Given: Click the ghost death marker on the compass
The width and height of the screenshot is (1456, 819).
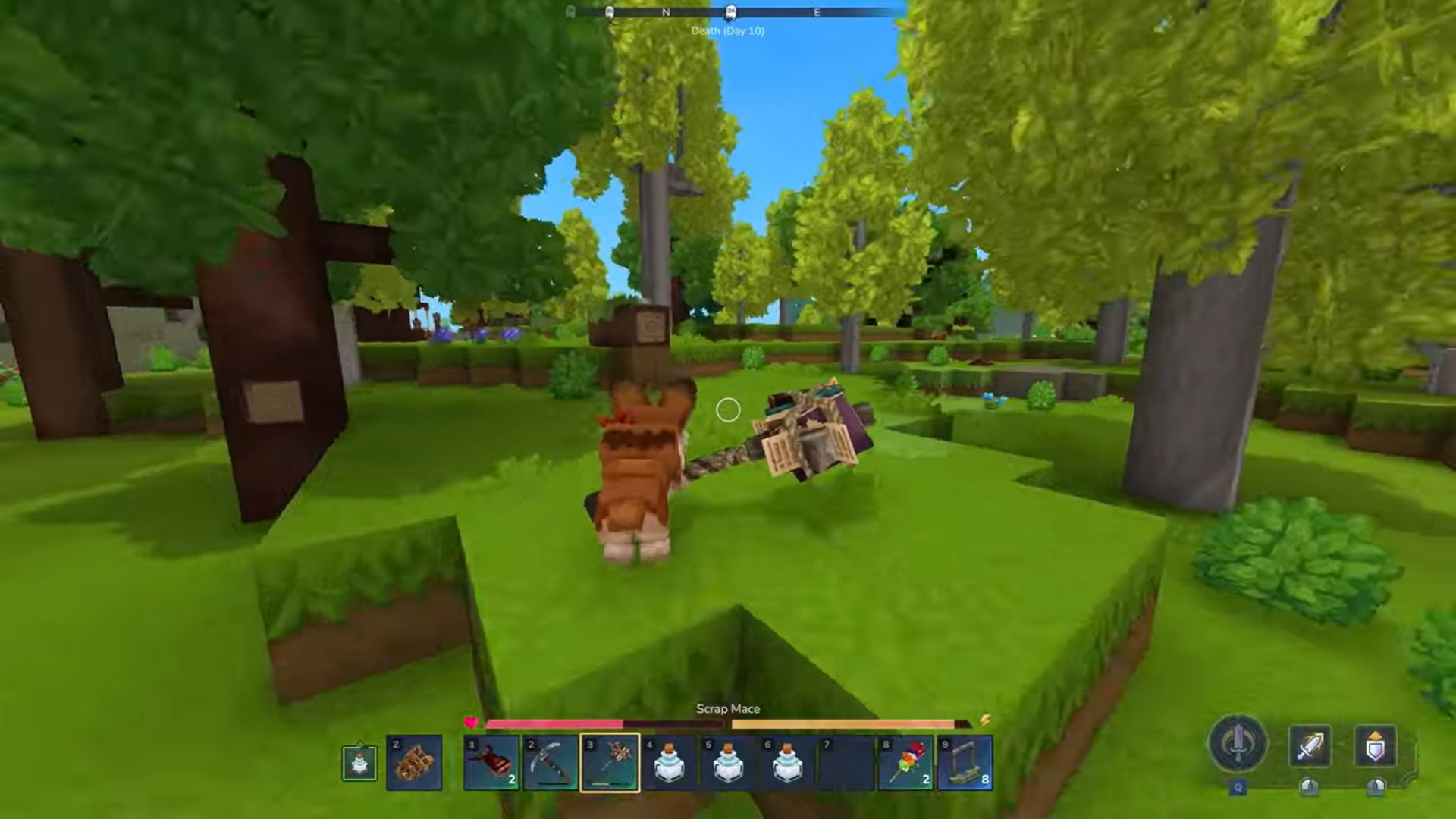Looking at the screenshot, I should (730, 12).
